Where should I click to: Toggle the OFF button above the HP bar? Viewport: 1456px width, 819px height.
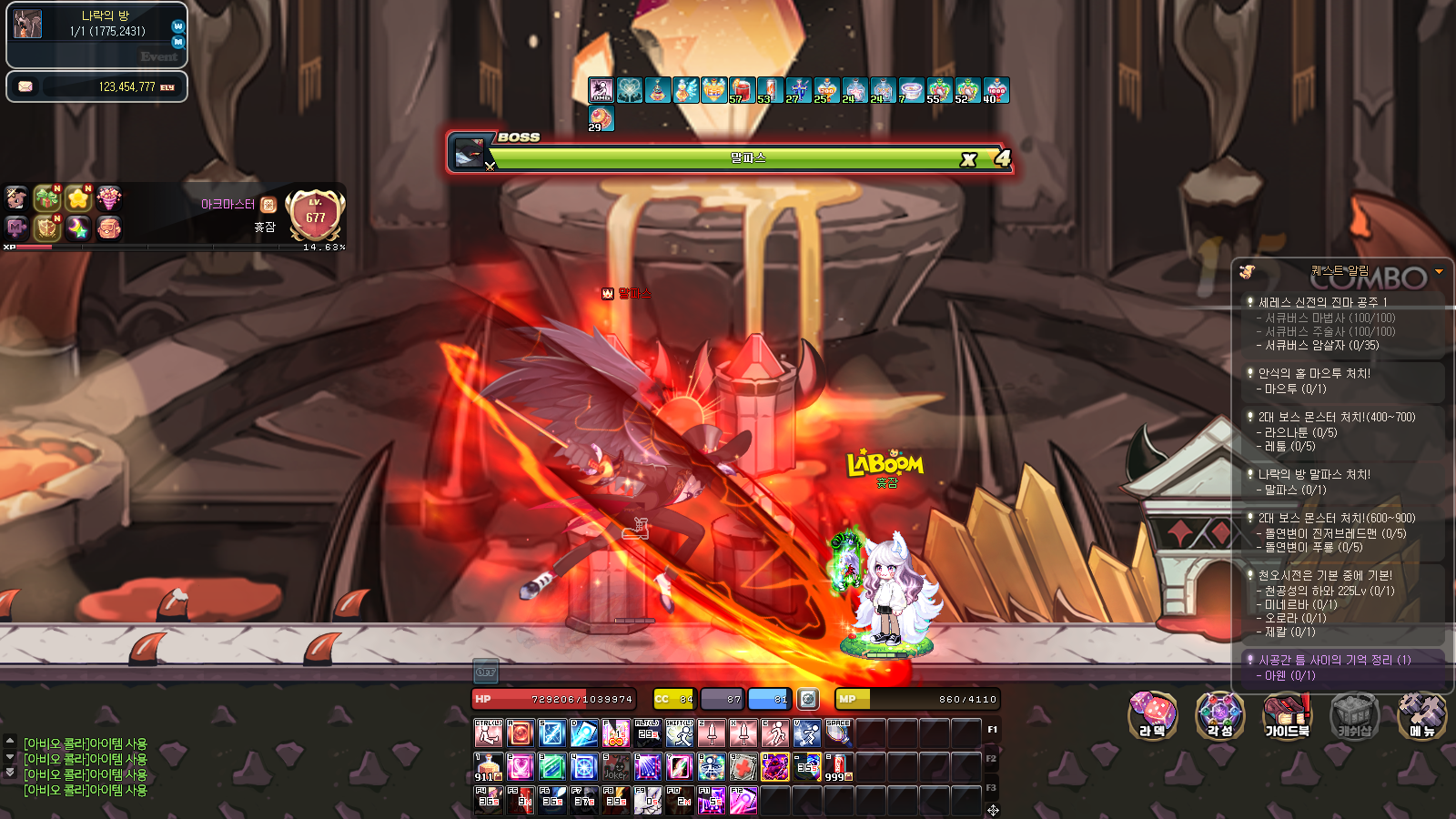[x=486, y=672]
